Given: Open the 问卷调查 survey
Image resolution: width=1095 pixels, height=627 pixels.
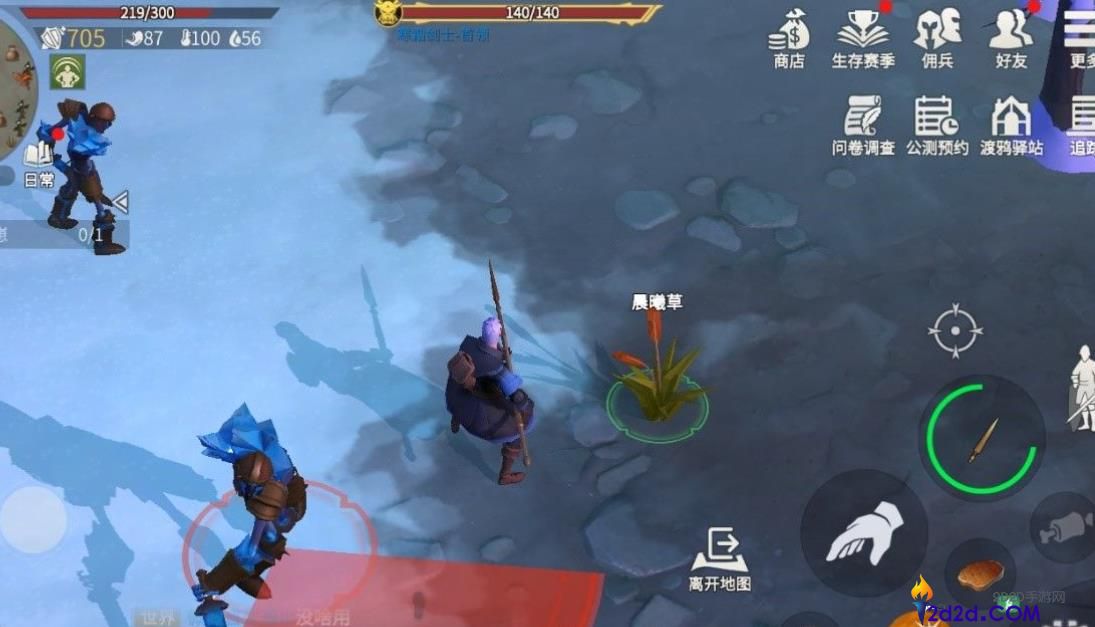Looking at the screenshot, I should click(x=862, y=125).
